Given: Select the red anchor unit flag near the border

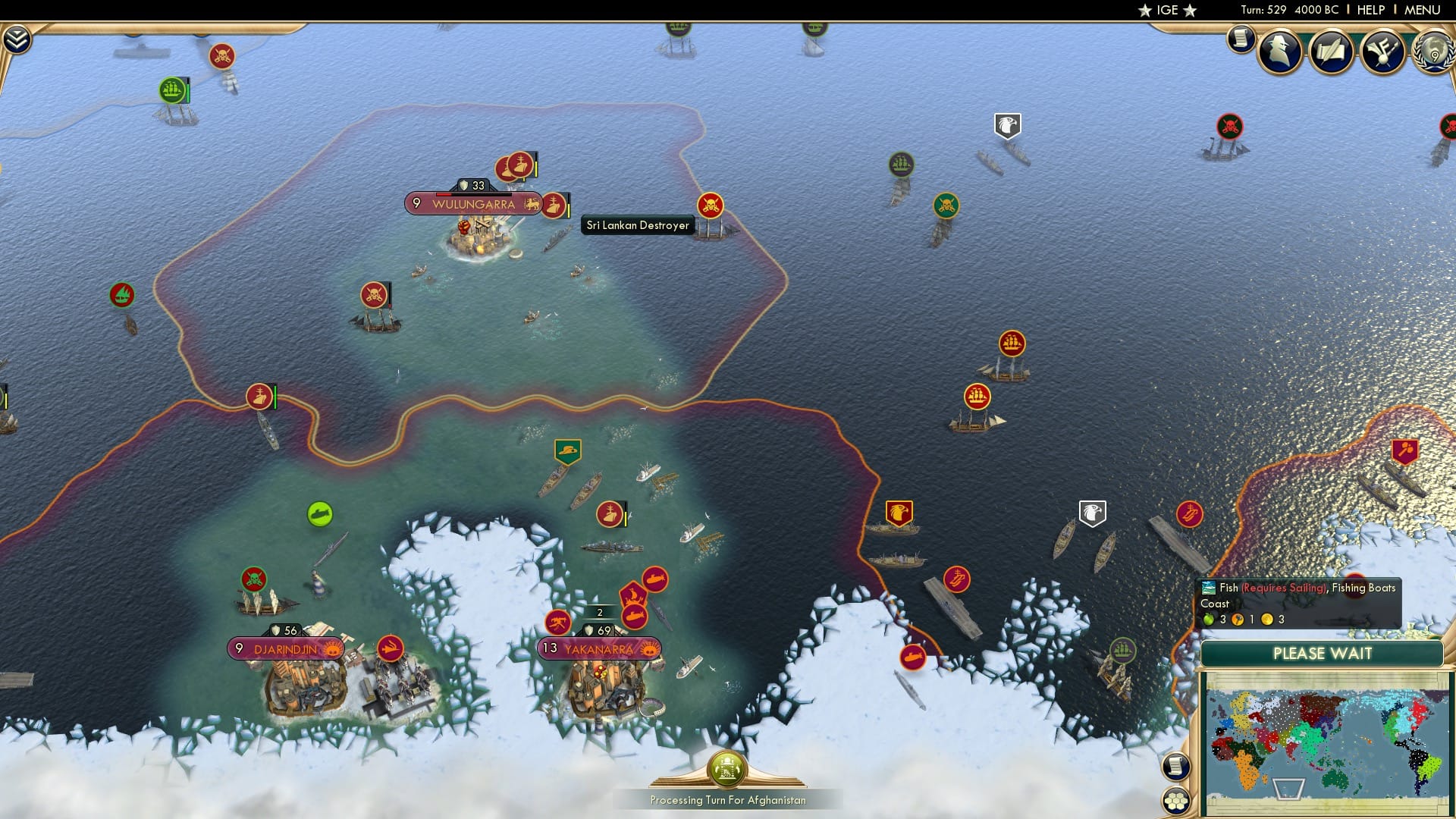Looking at the screenshot, I should tap(260, 395).
